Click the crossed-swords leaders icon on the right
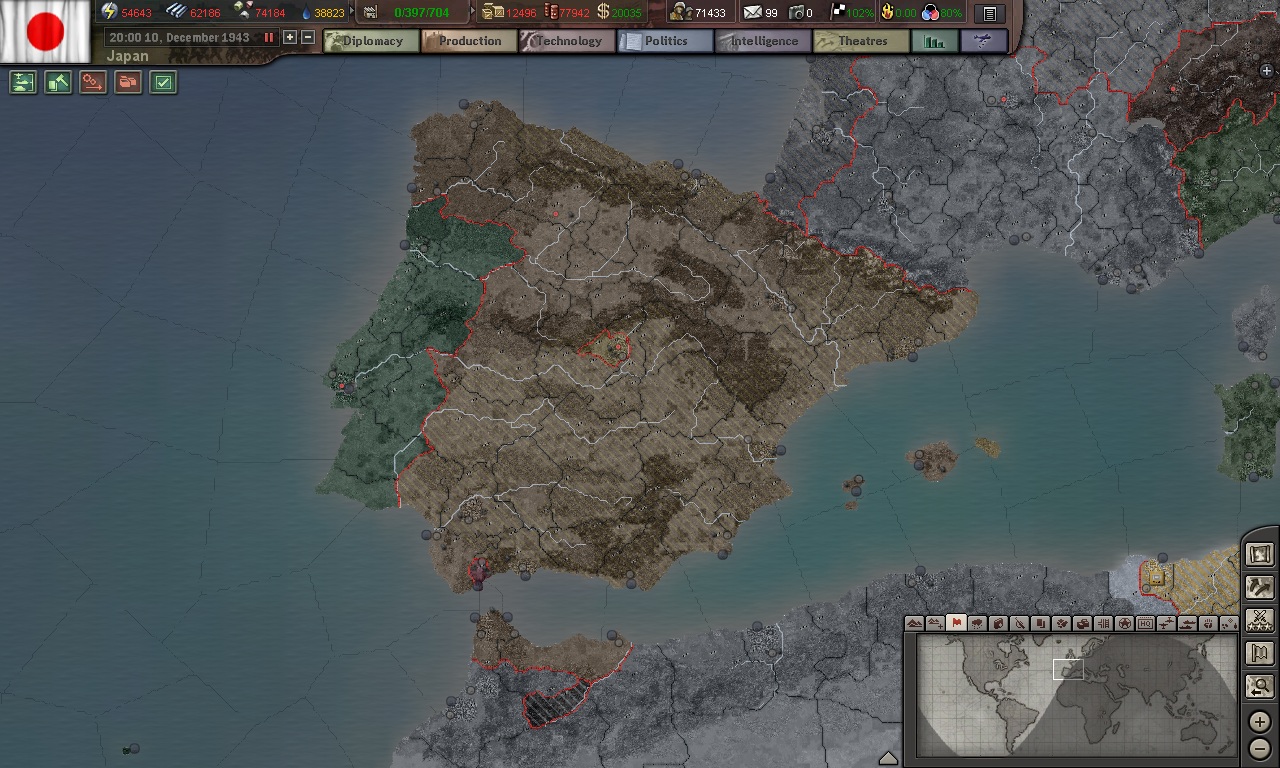 (x=1259, y=620)
